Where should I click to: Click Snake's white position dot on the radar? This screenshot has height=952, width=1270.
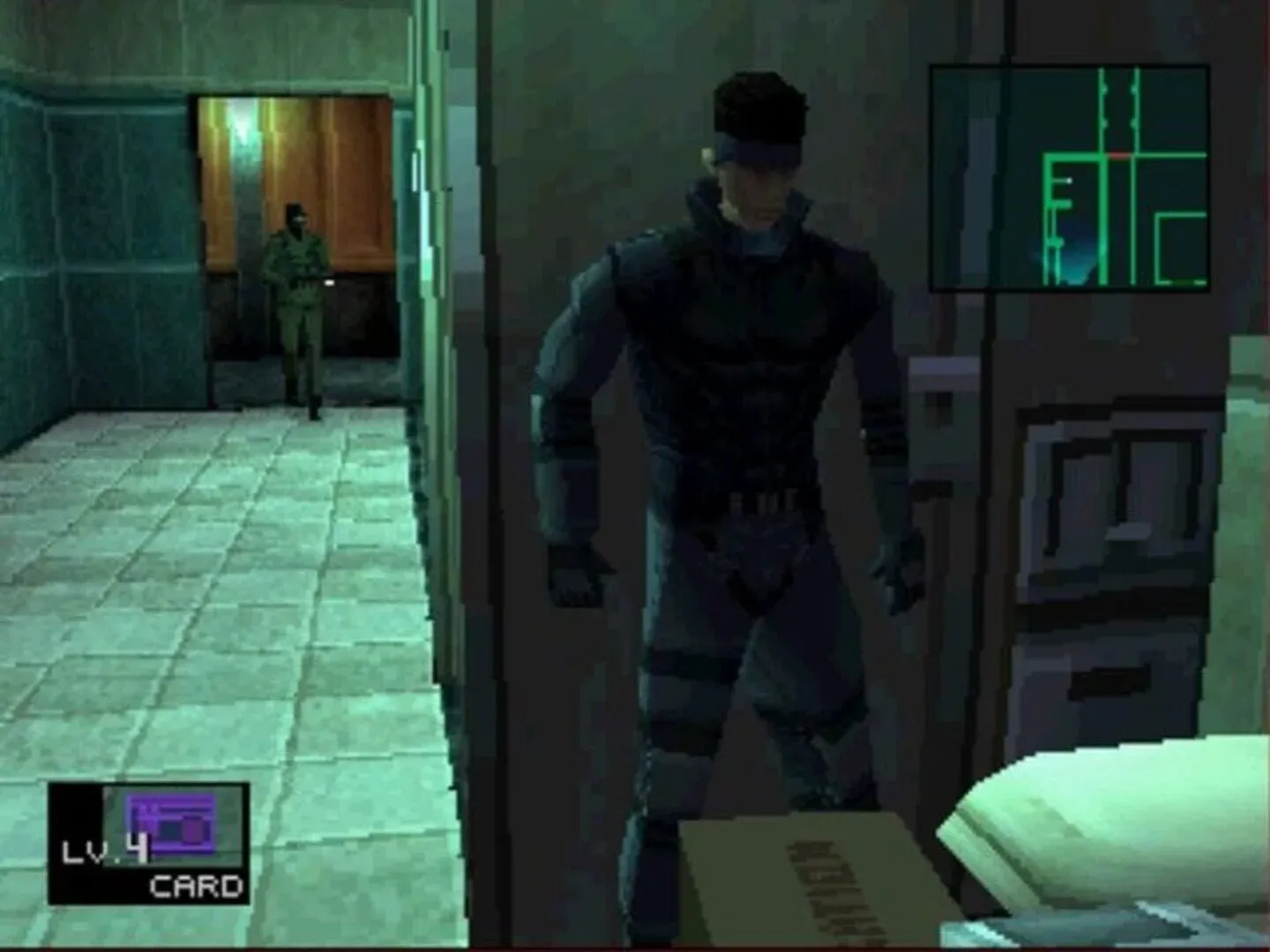tap(1069, 180)
